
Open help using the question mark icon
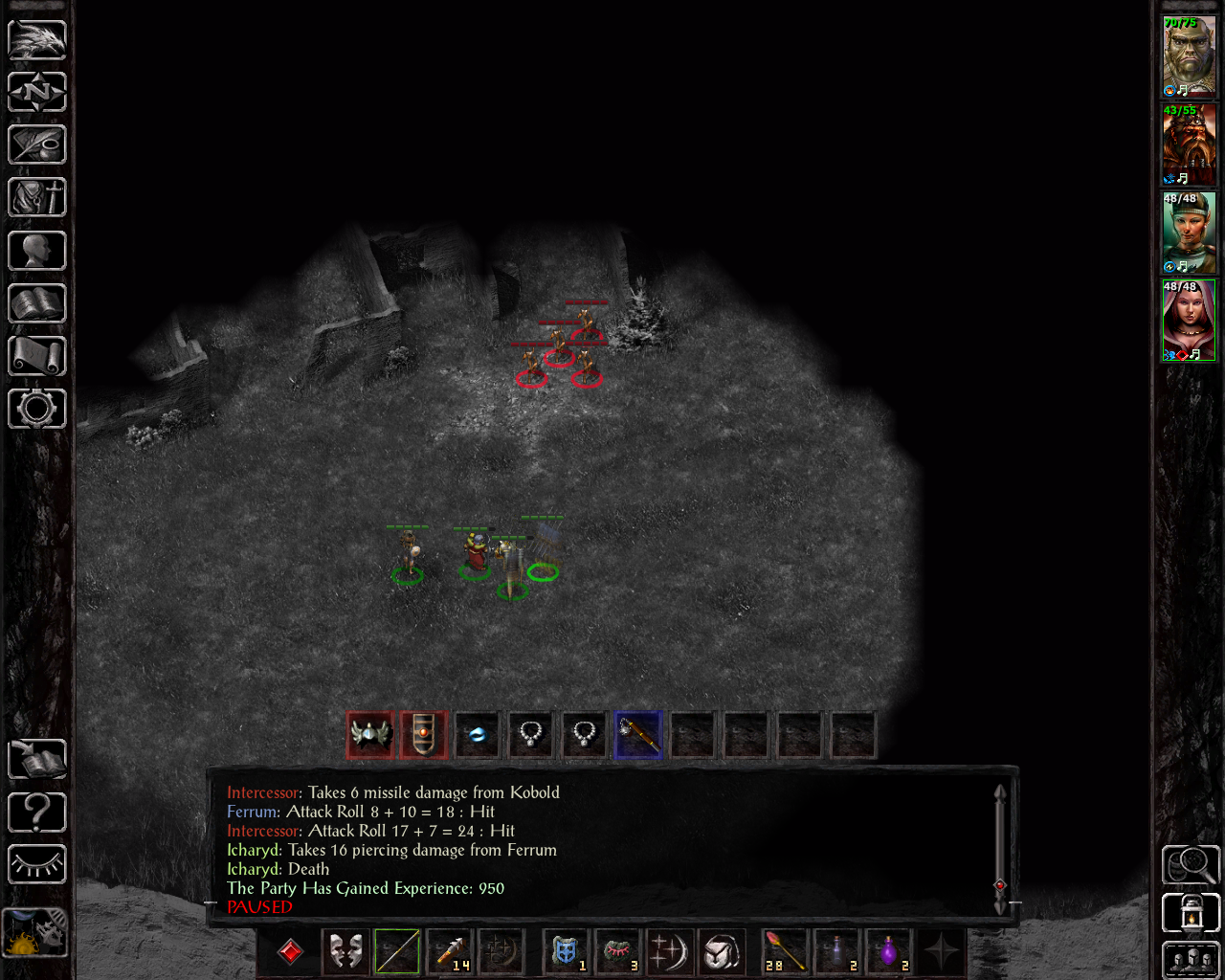pyautogui.click(x=36, y=812)
